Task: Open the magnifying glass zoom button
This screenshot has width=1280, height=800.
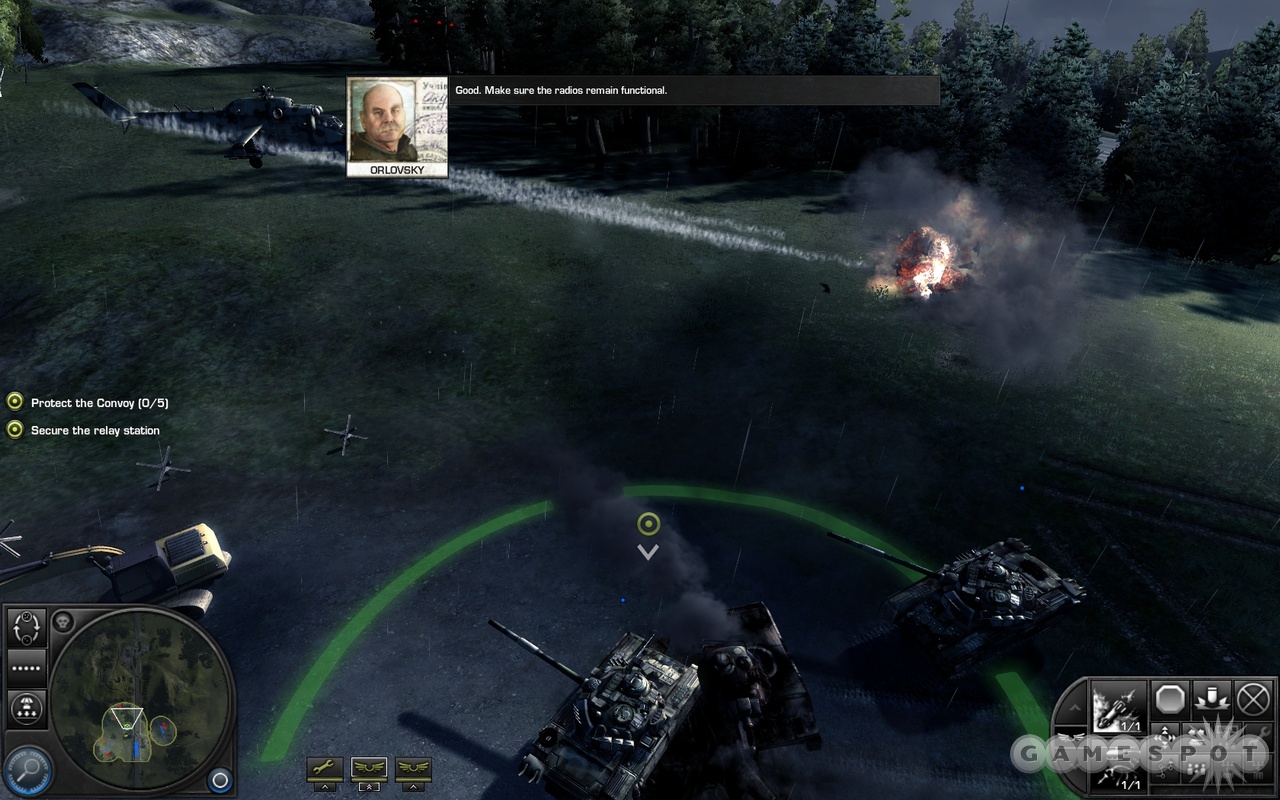Action: coord(27,771)
